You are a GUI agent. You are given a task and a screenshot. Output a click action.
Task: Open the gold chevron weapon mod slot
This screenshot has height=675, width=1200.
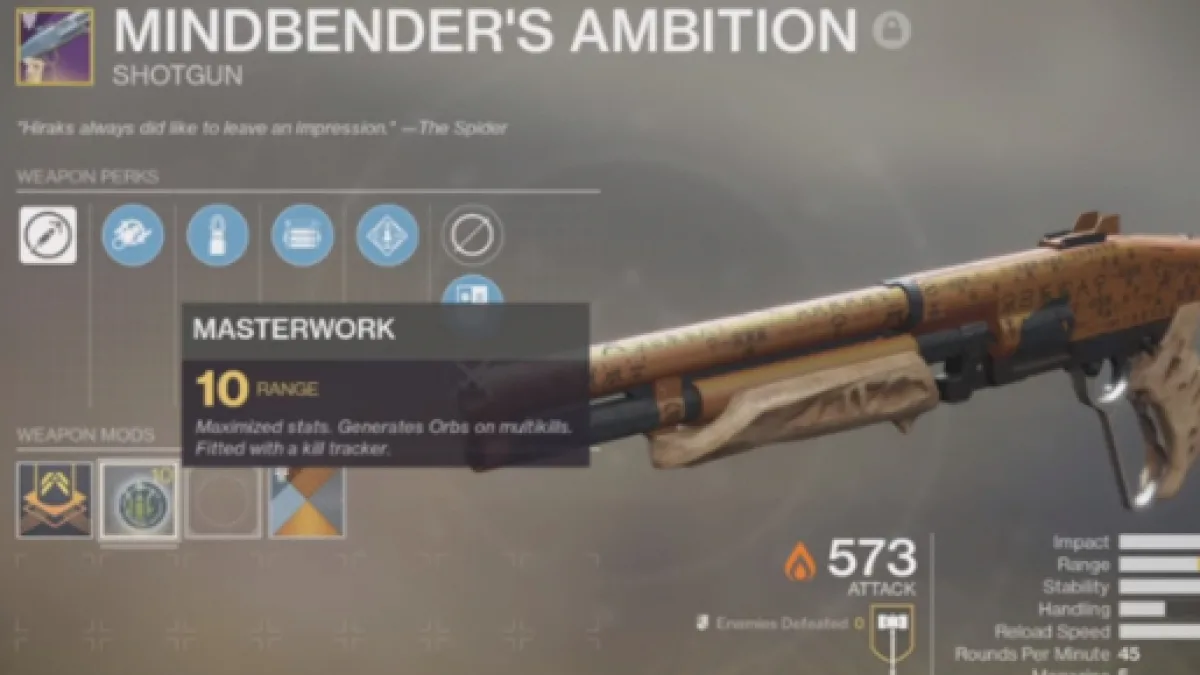tap(55, 499)
